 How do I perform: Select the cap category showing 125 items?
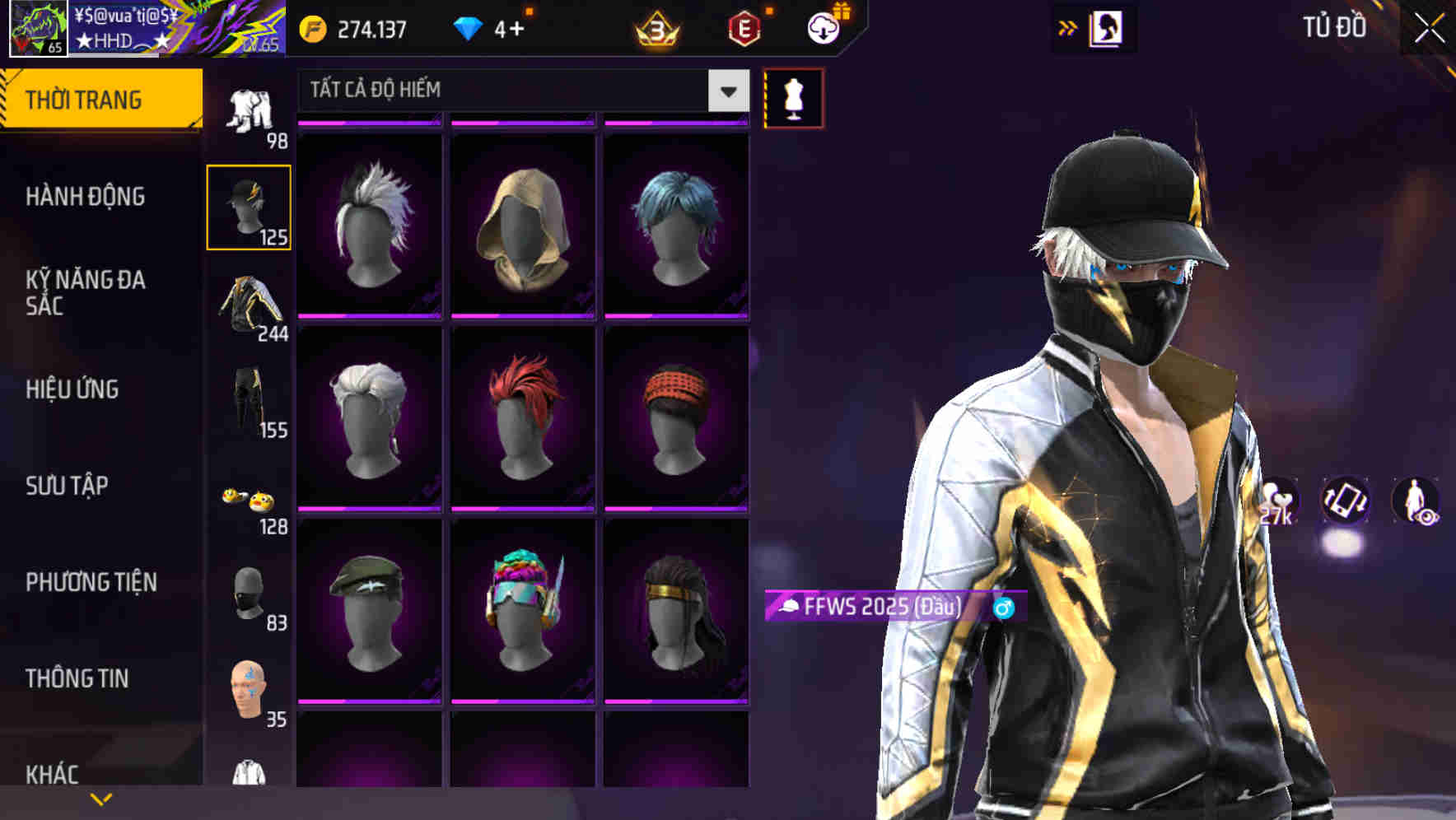point(250,206)
